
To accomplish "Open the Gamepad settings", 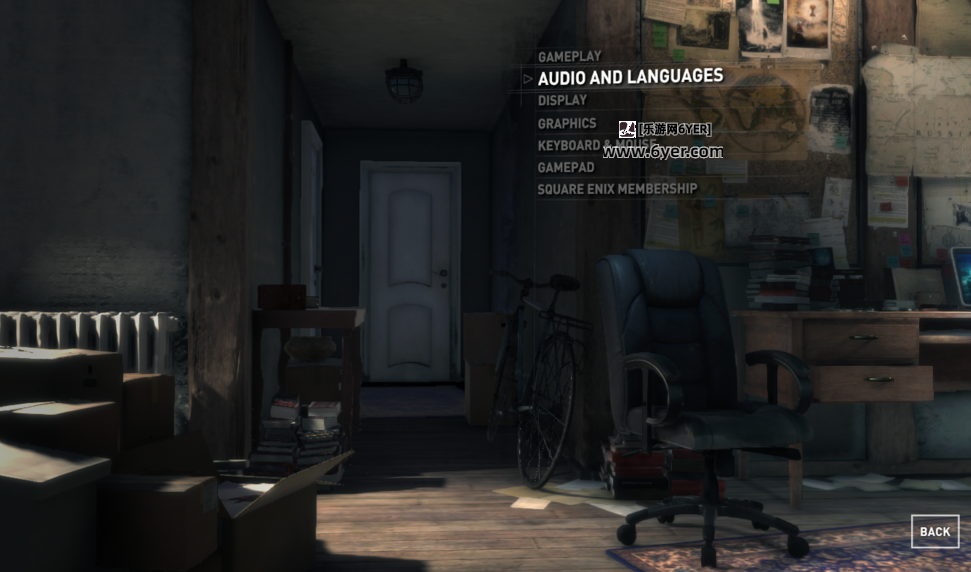I will (x=566, y=167).
